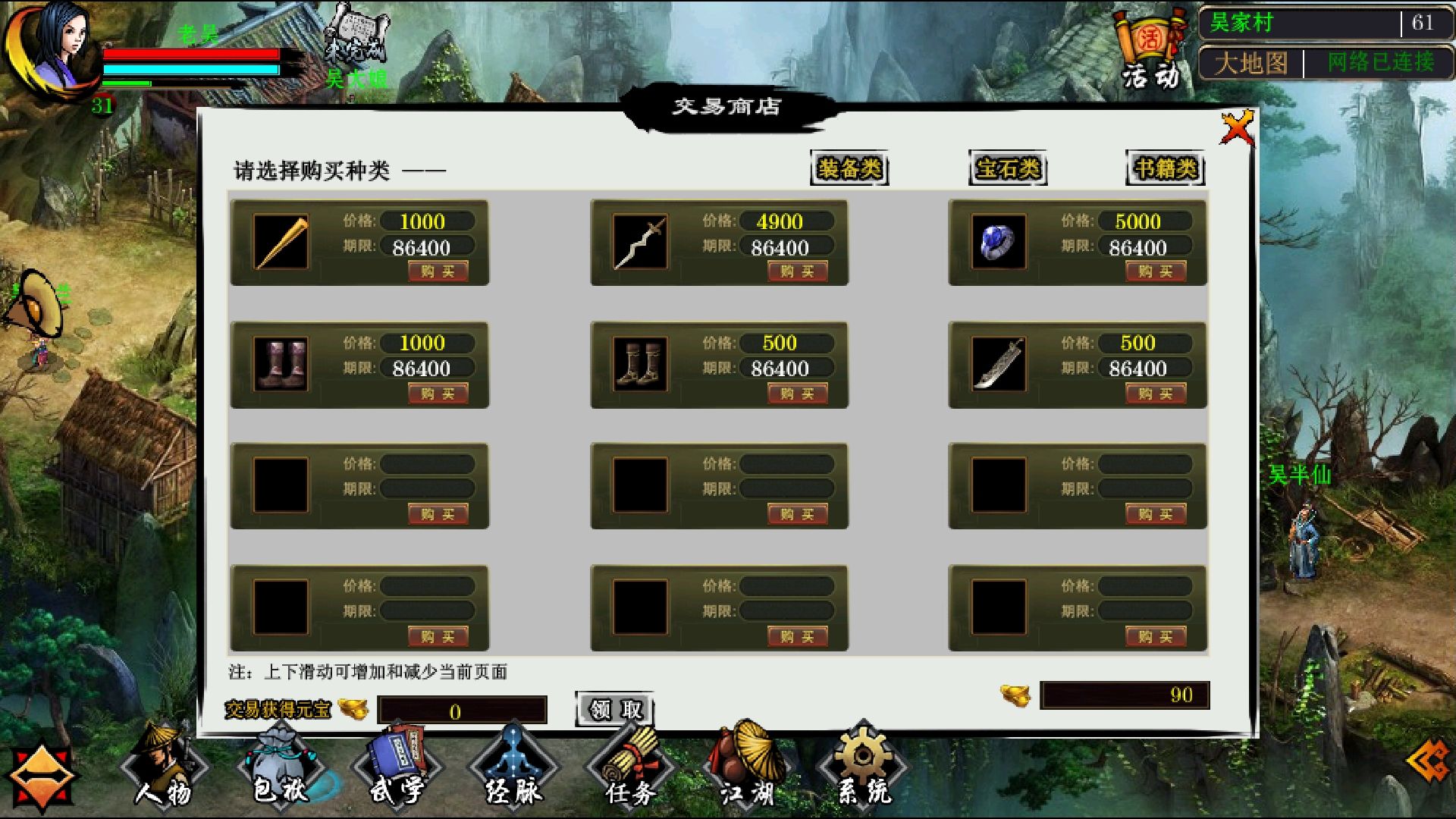Click the red health bar
Screen dimensions: 1456x819
[190, 55]
